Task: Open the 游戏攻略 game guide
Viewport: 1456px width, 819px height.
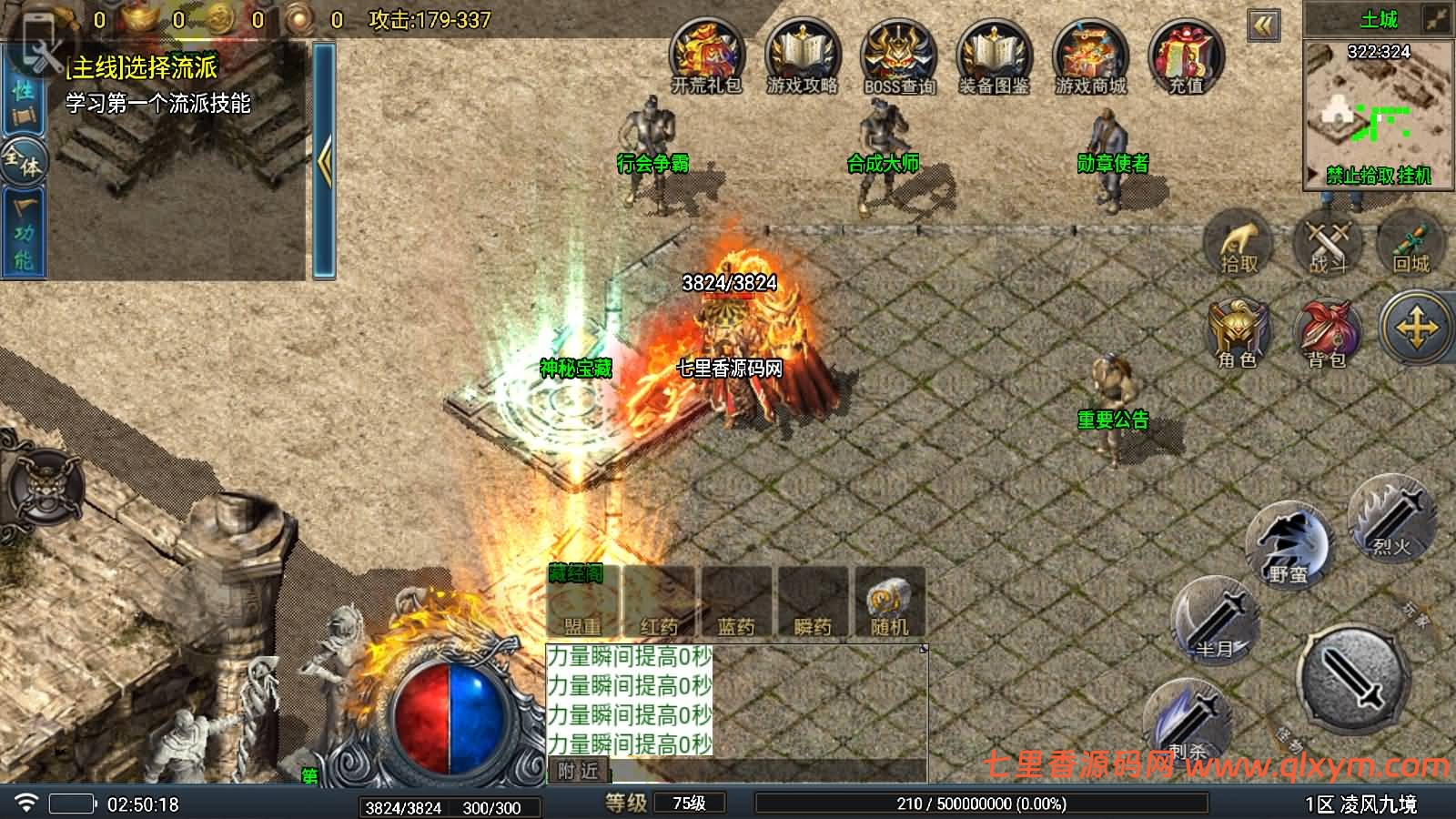Action: [802, 56]
